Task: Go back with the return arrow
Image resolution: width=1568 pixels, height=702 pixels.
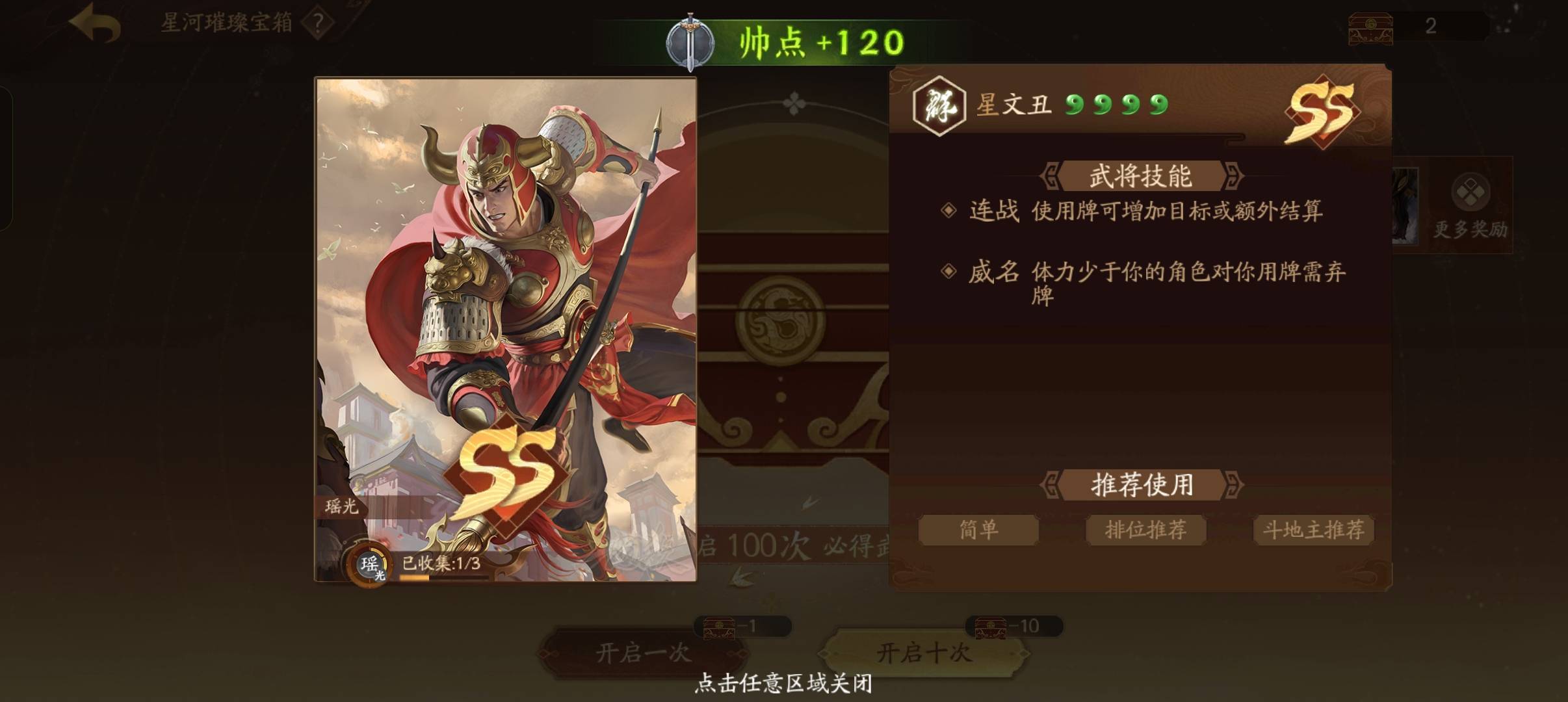Action: 96,23
